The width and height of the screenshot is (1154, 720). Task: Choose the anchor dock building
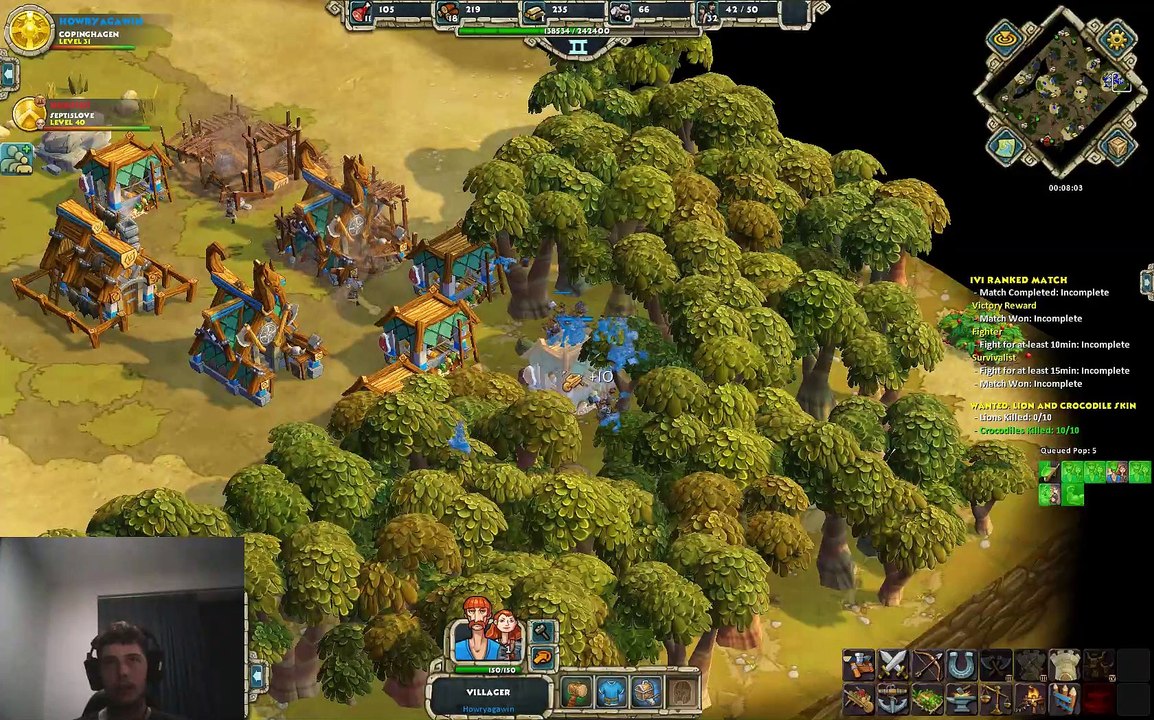click(893, 698)
